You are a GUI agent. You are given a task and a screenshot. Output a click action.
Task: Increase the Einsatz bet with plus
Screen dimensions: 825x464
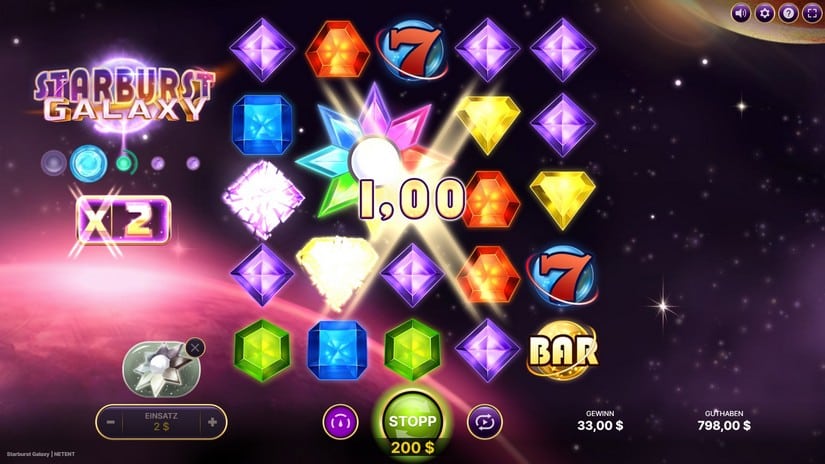click(212, 422)
